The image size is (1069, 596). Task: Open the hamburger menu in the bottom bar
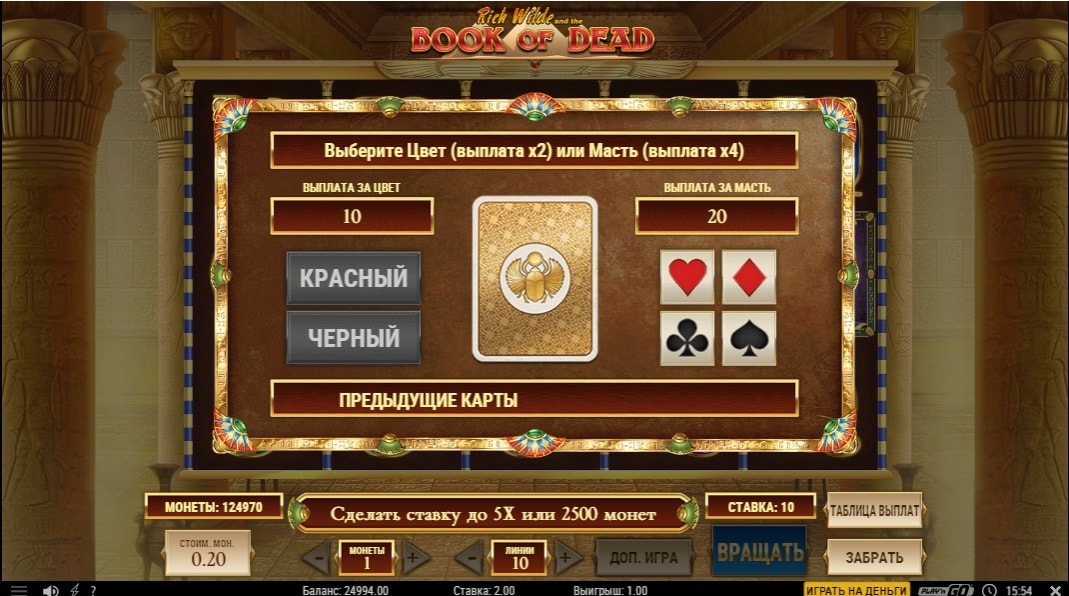pos(19,589)
